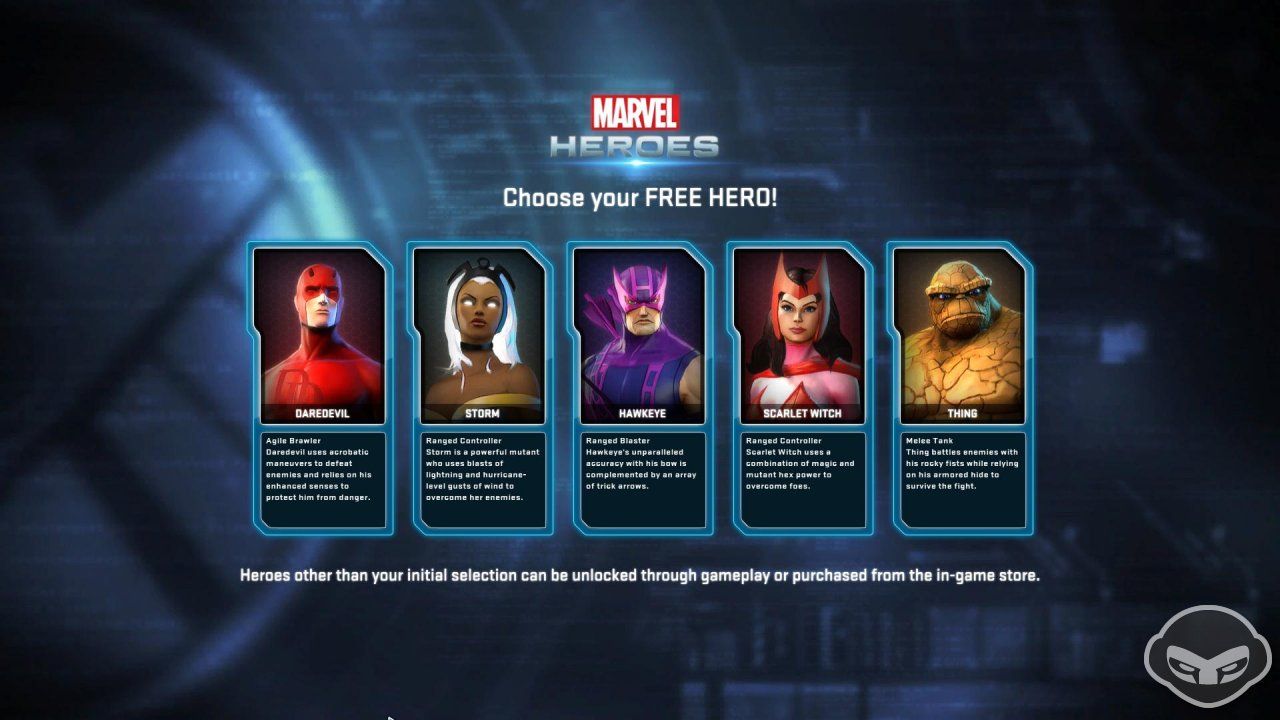Click the 'Choose your FREE HERO!' heading

tap(640, 197)
